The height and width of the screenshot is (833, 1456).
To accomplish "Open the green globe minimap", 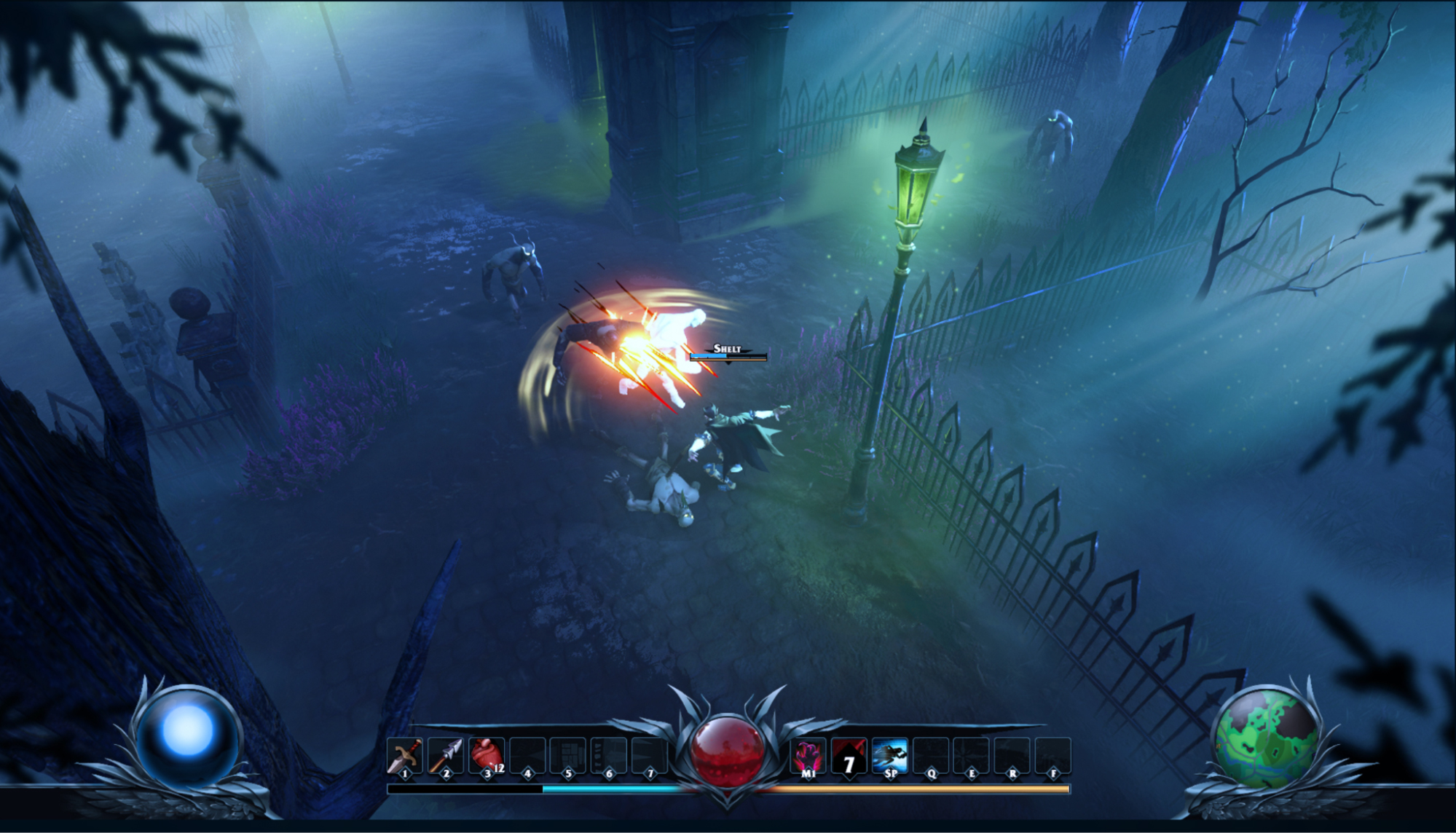I will (1267, 736).
